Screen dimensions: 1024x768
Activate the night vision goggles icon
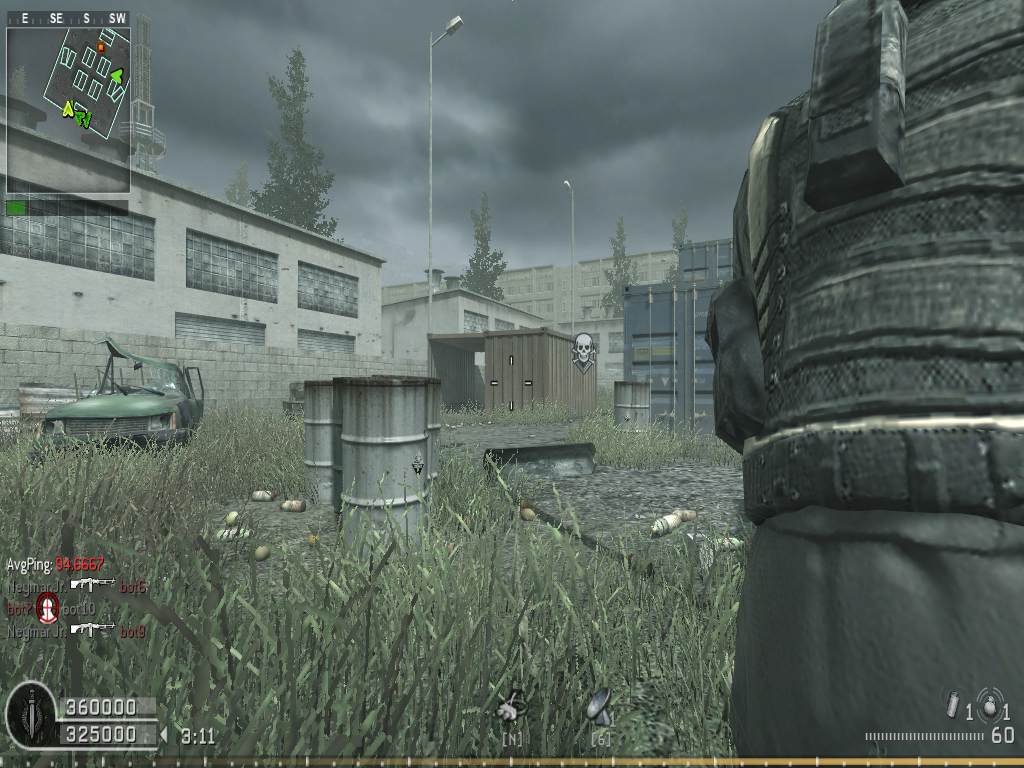(x=512, y=708)
